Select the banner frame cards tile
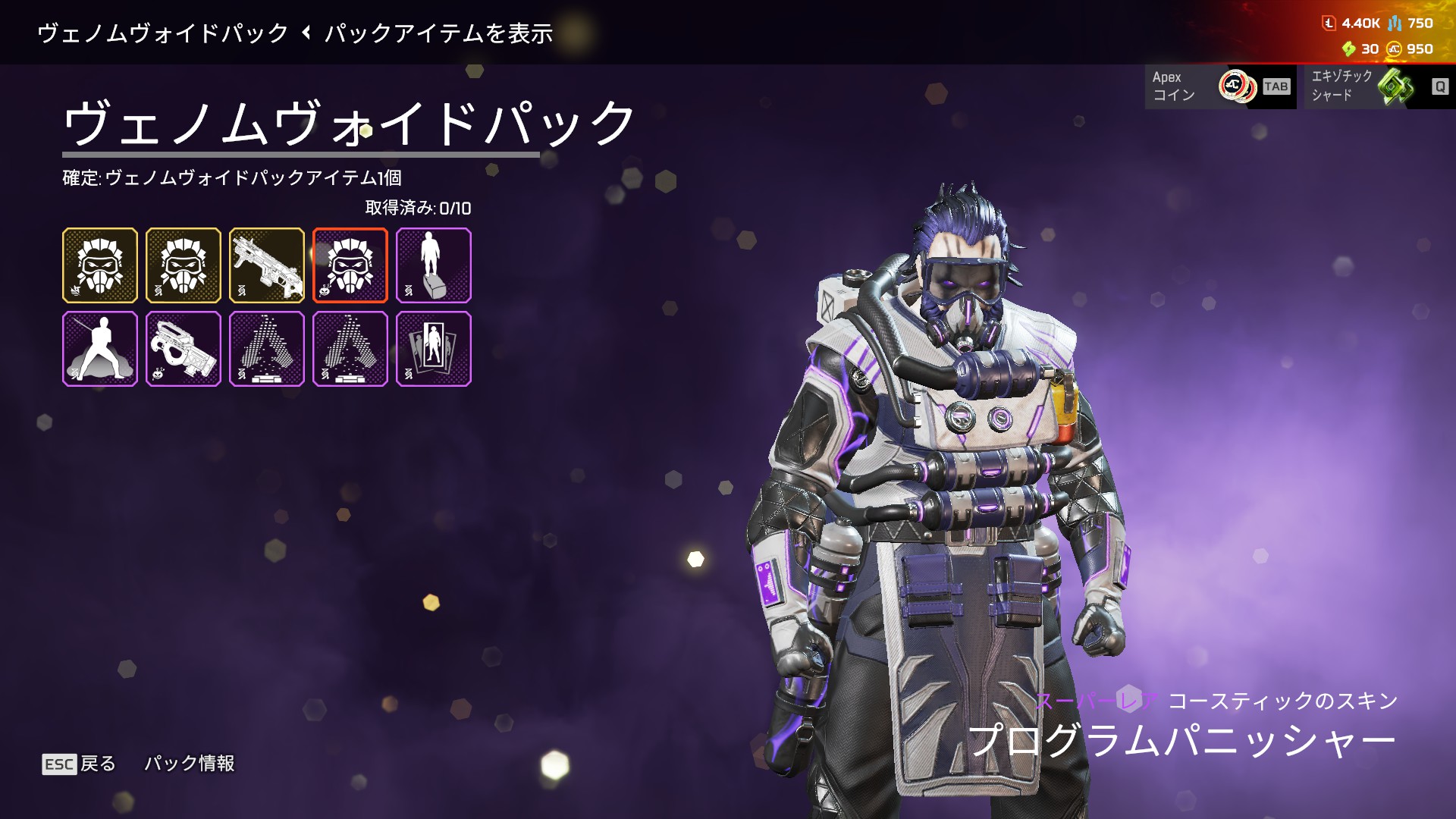The width and height of the screenshot is (1456, 819). [433, 349]
